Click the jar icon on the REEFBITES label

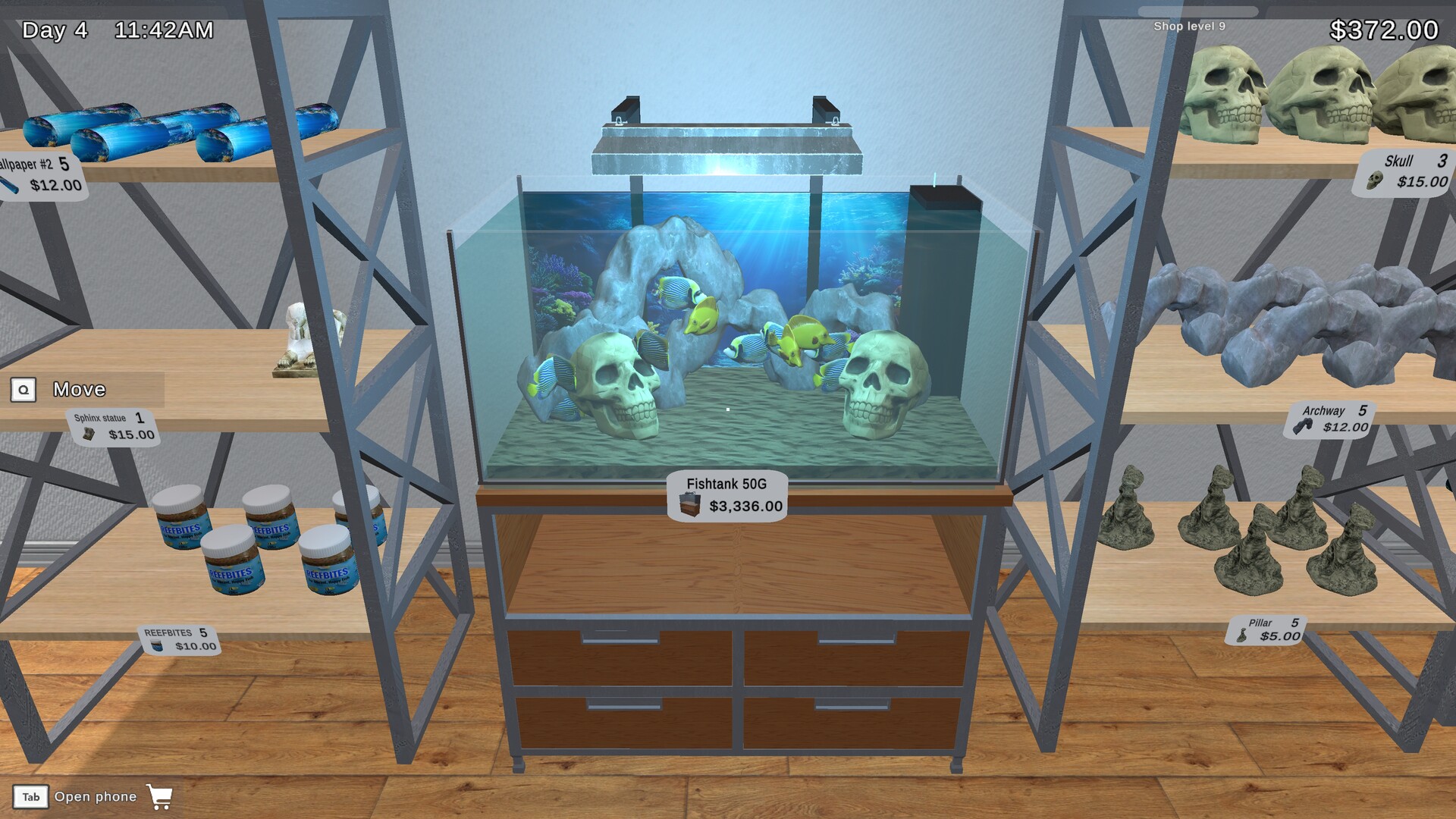[x=158, y=645]
